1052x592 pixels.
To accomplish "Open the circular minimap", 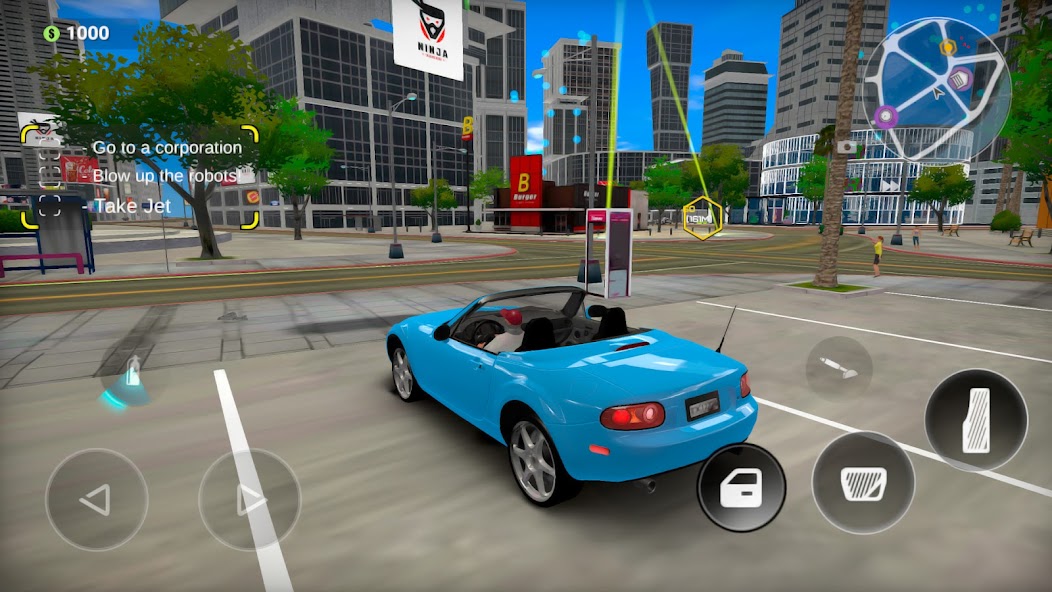I will [936, 89].
